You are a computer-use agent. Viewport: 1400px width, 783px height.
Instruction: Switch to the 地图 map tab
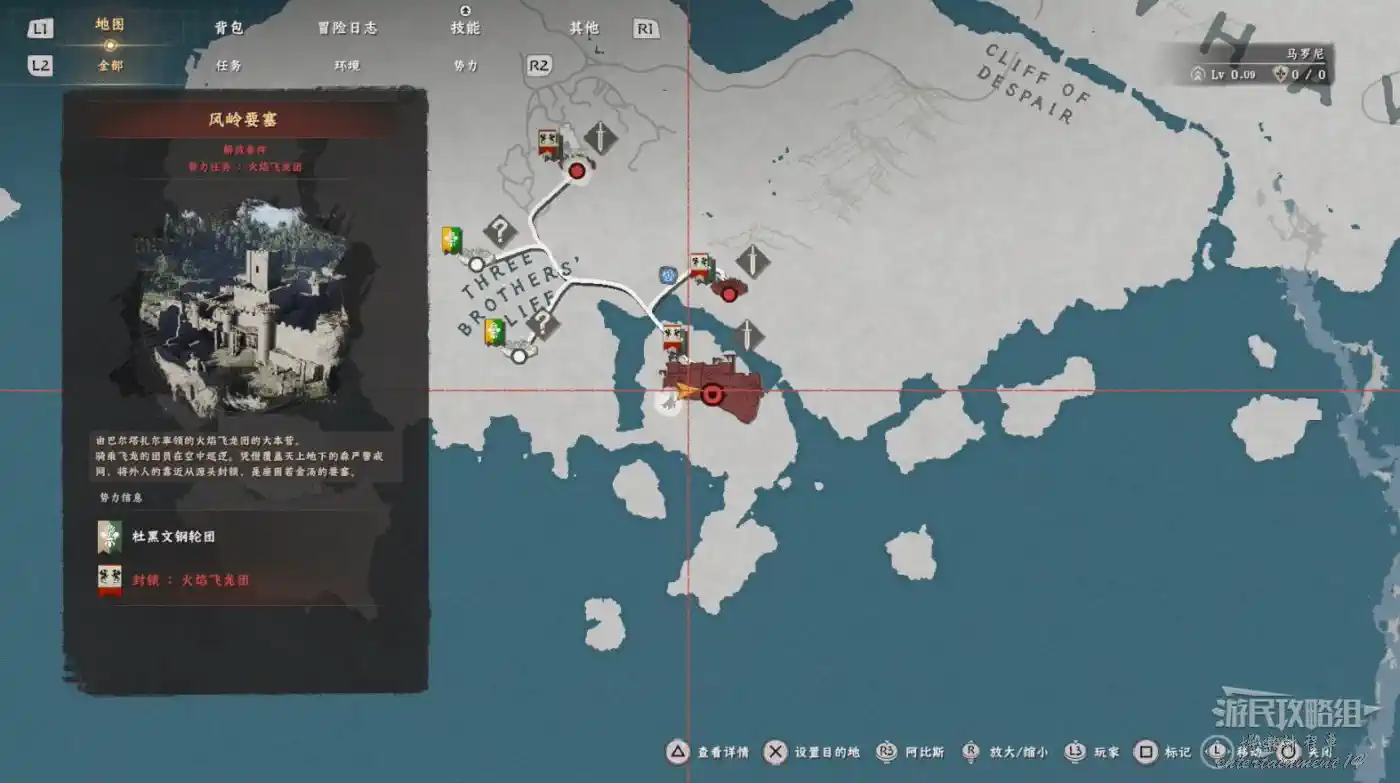pyautogui.click(x=110, y=25)
